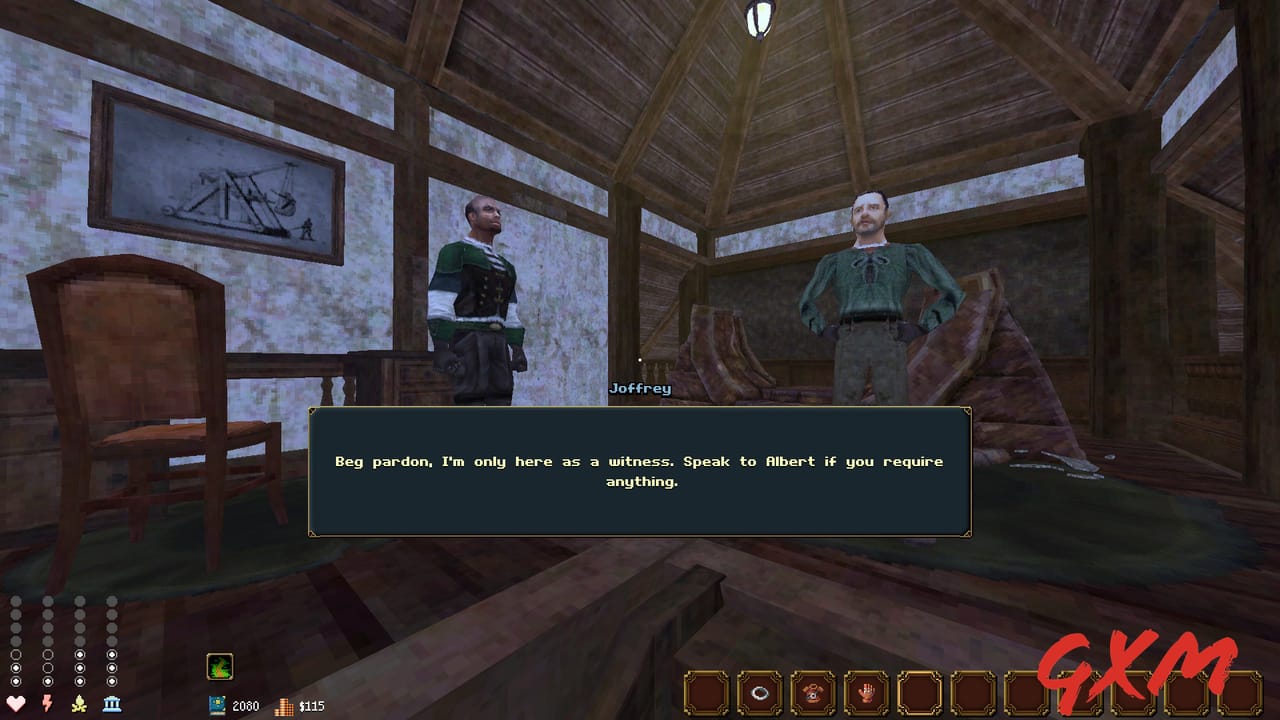Select the gauntlet item in the hotbar
The image size is (1280, 720).
865,692
